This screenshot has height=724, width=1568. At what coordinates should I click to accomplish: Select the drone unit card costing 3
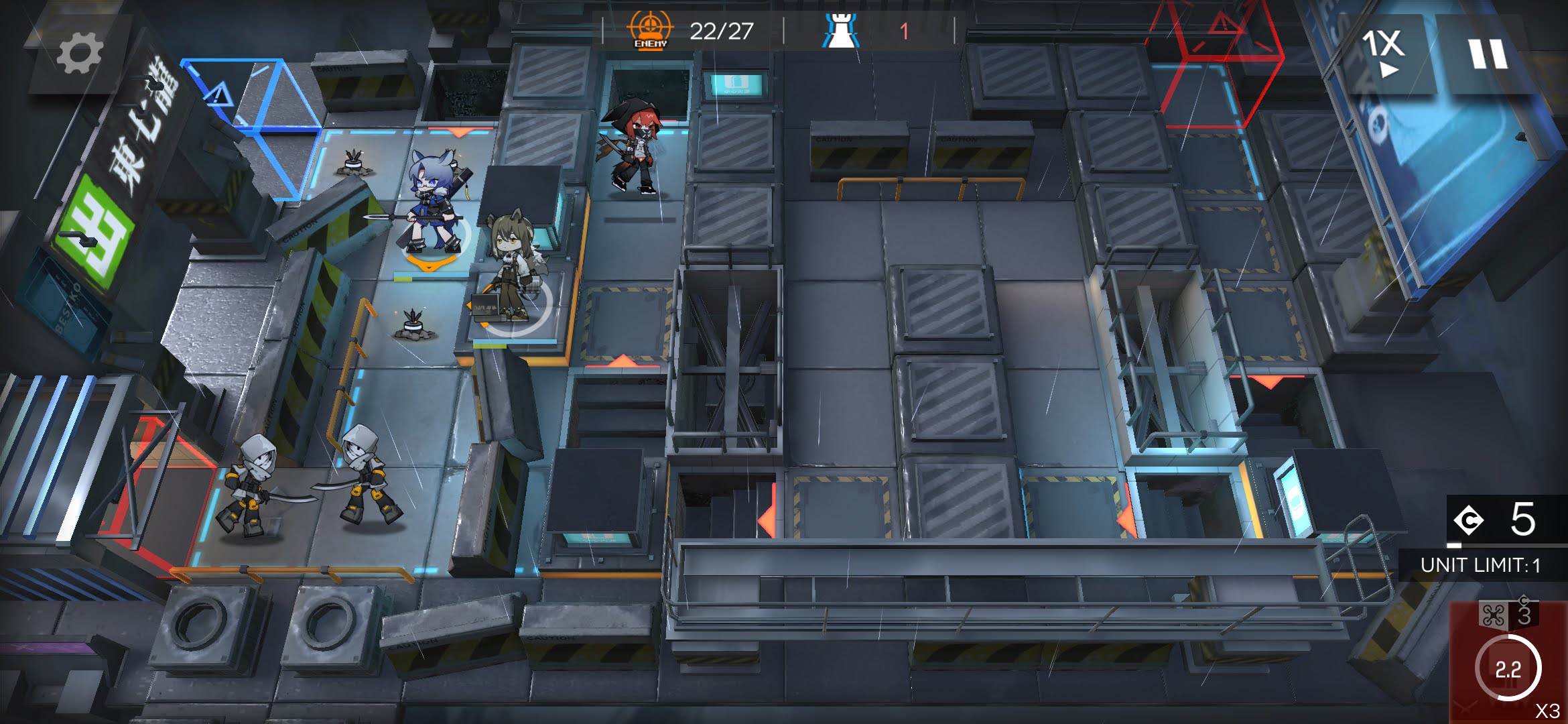(1508, 660)
